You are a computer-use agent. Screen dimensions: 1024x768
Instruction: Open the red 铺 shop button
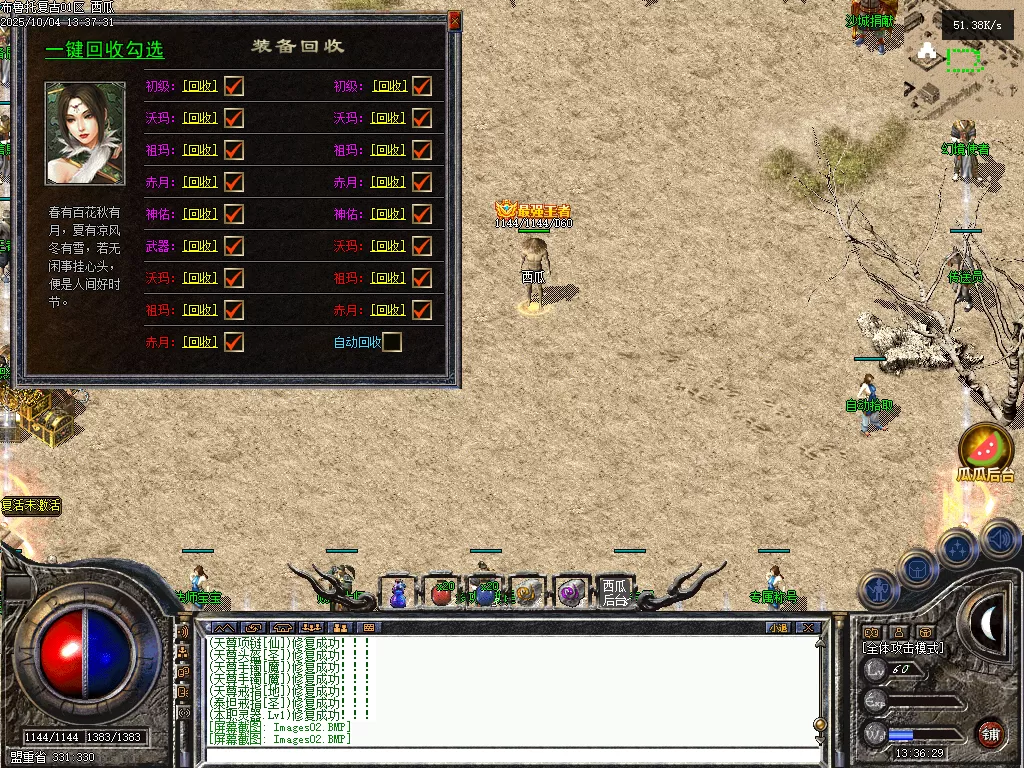(990, 733)
